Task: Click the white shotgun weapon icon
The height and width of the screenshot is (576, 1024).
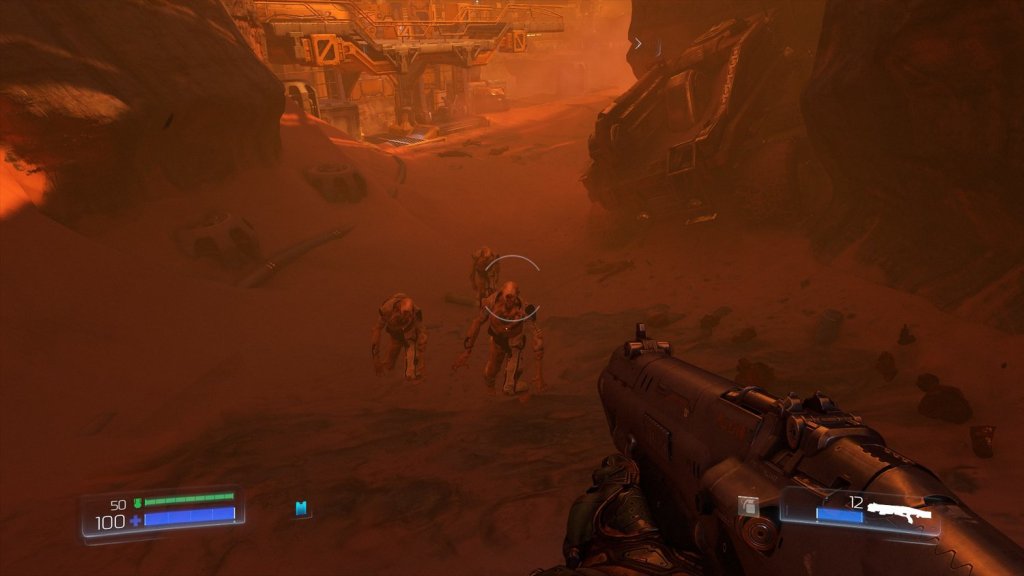Action: (899, 511)
